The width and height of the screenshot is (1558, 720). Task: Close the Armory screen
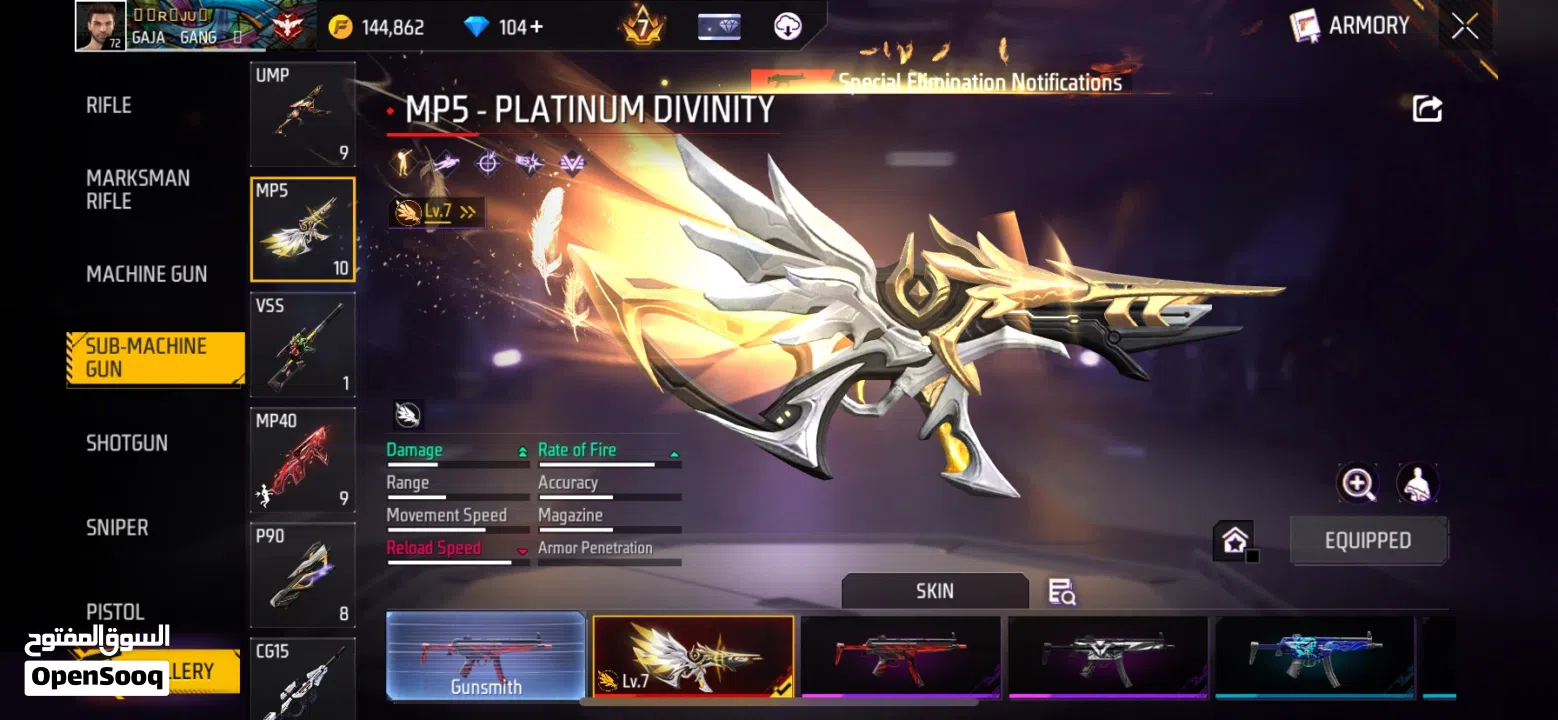(1464, 27)
